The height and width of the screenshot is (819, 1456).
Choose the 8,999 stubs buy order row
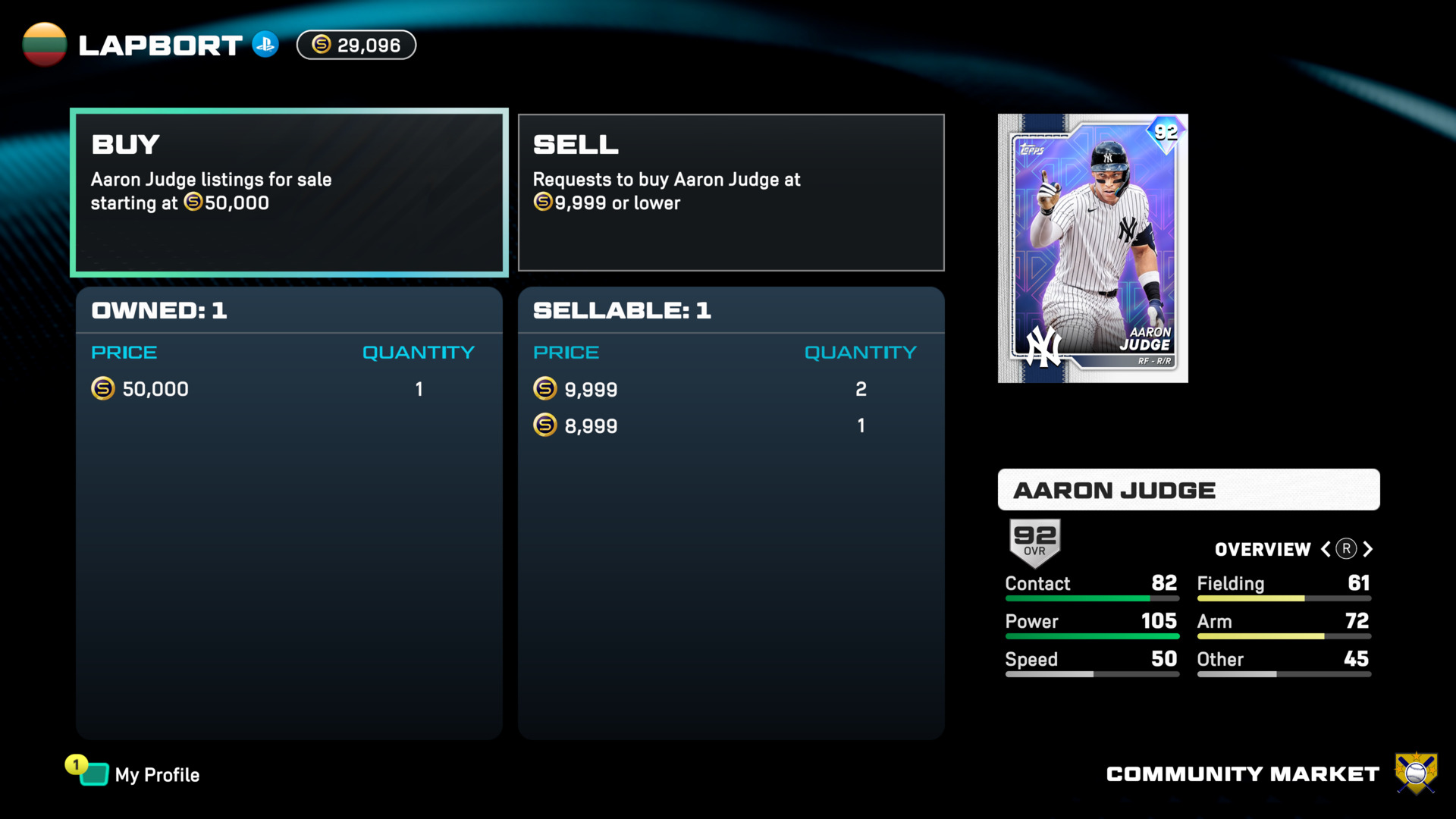click(x=730, y=425)
